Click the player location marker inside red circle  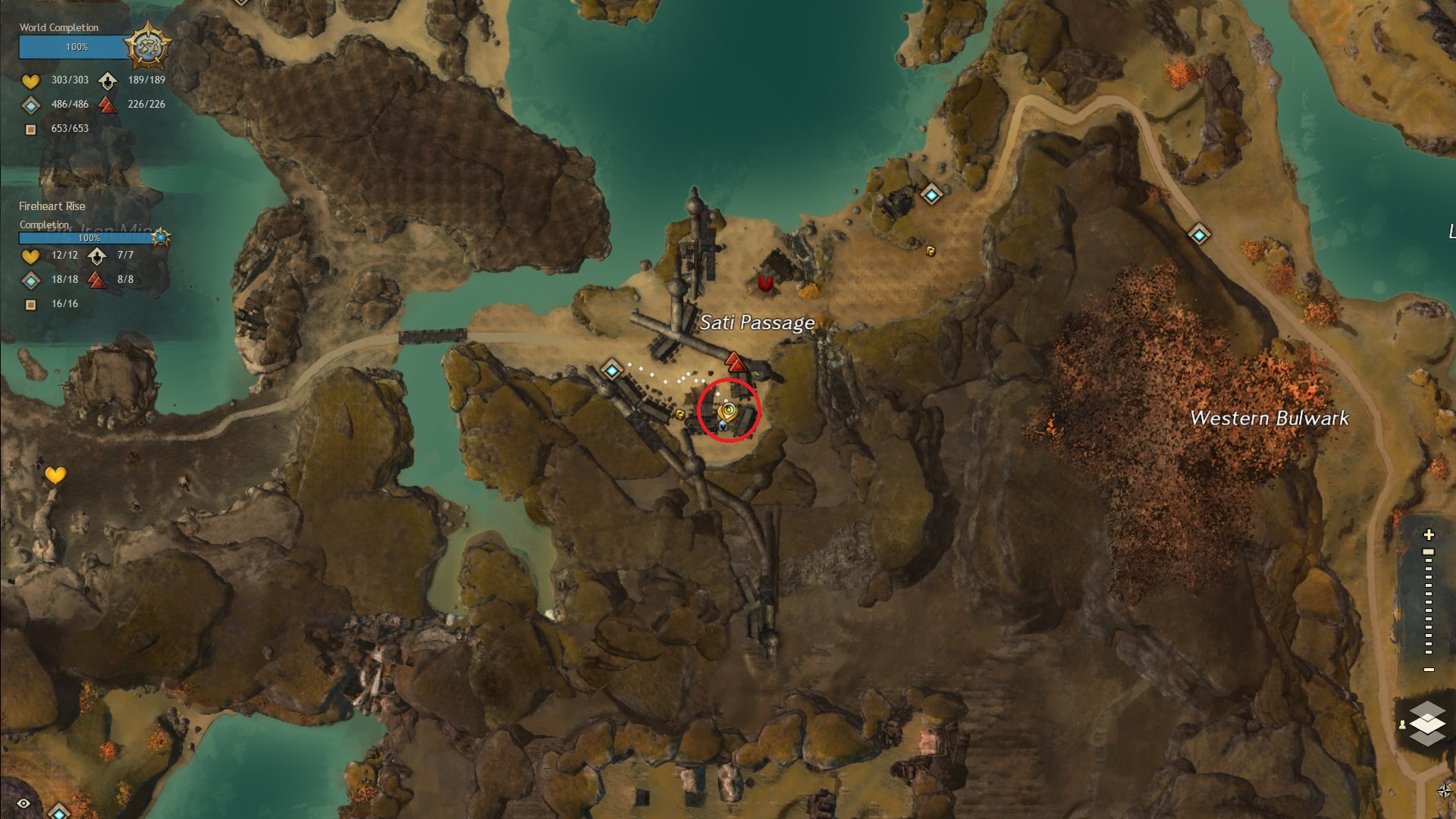728,412
